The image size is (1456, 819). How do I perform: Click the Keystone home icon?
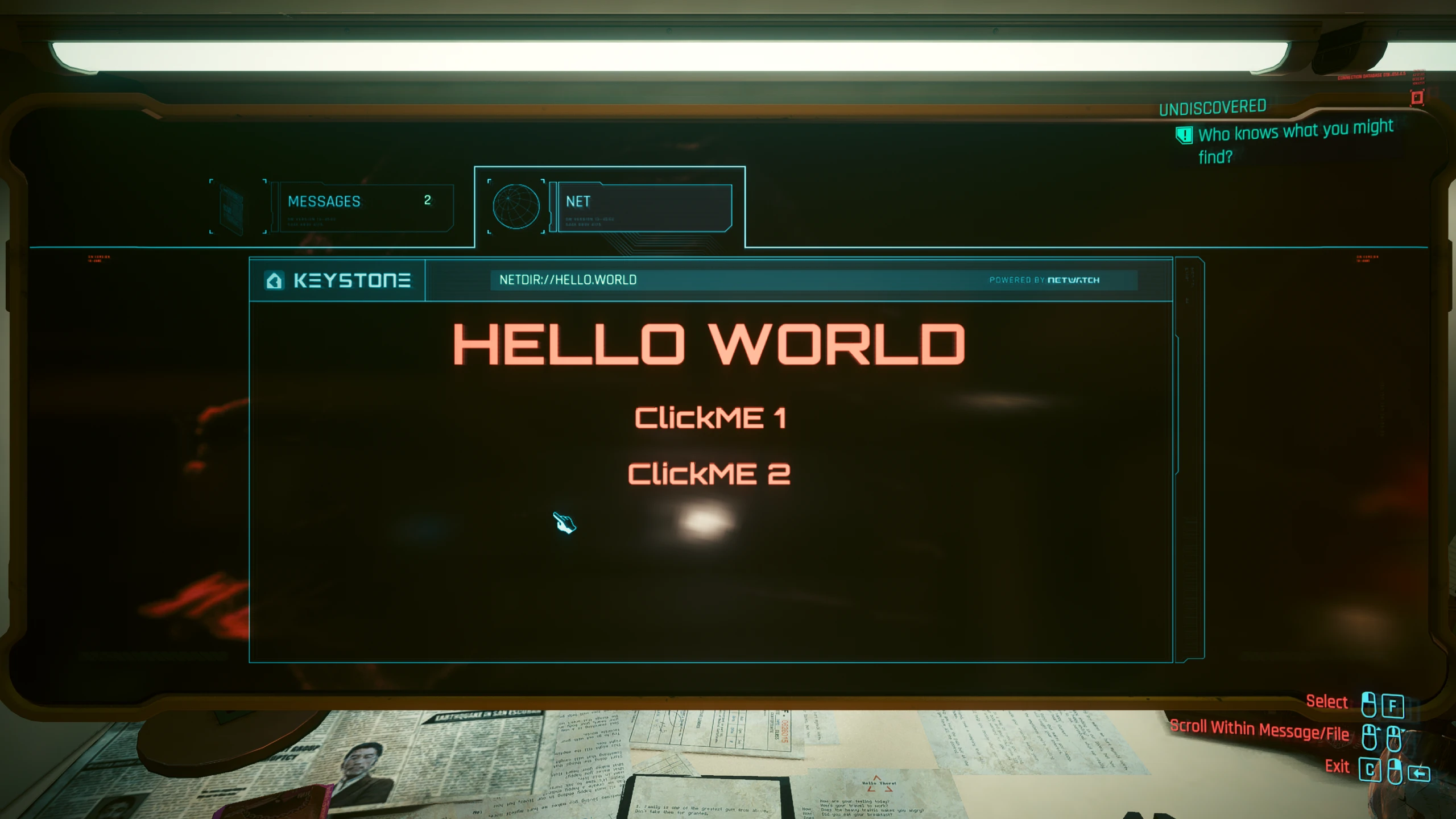tap(275, 280)
